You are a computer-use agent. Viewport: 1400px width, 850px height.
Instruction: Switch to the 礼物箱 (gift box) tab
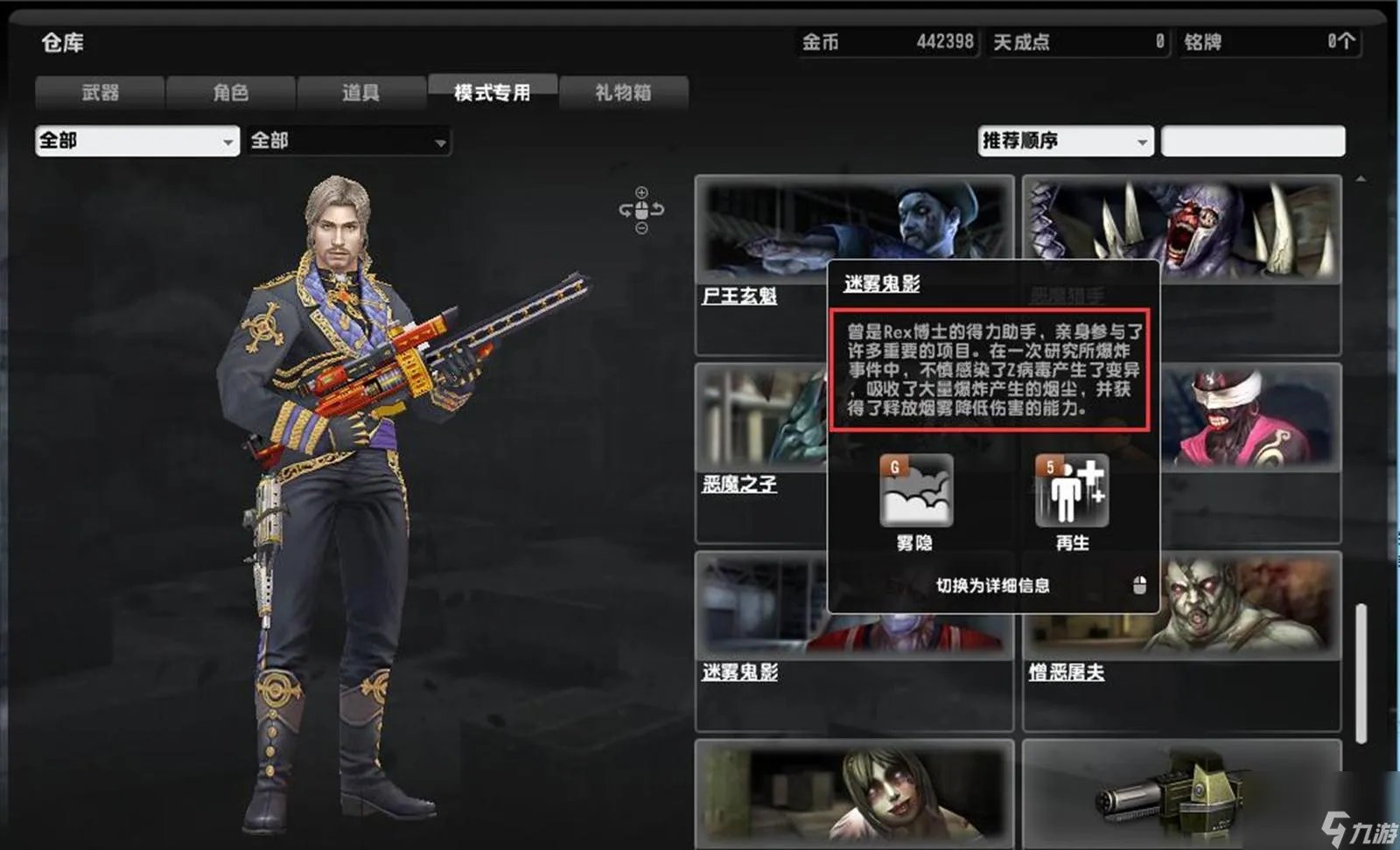624,92
